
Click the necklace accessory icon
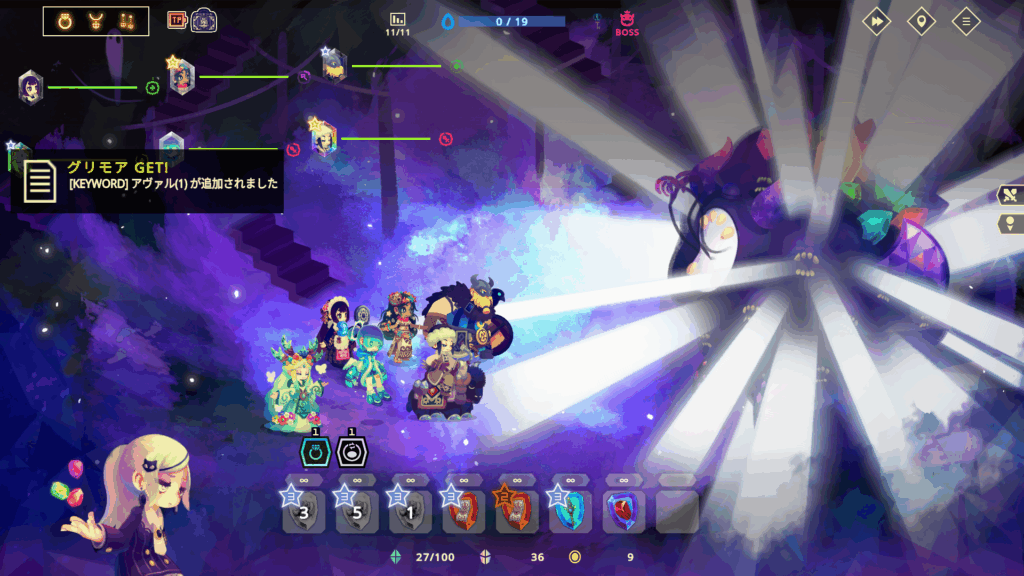[97, 20]
